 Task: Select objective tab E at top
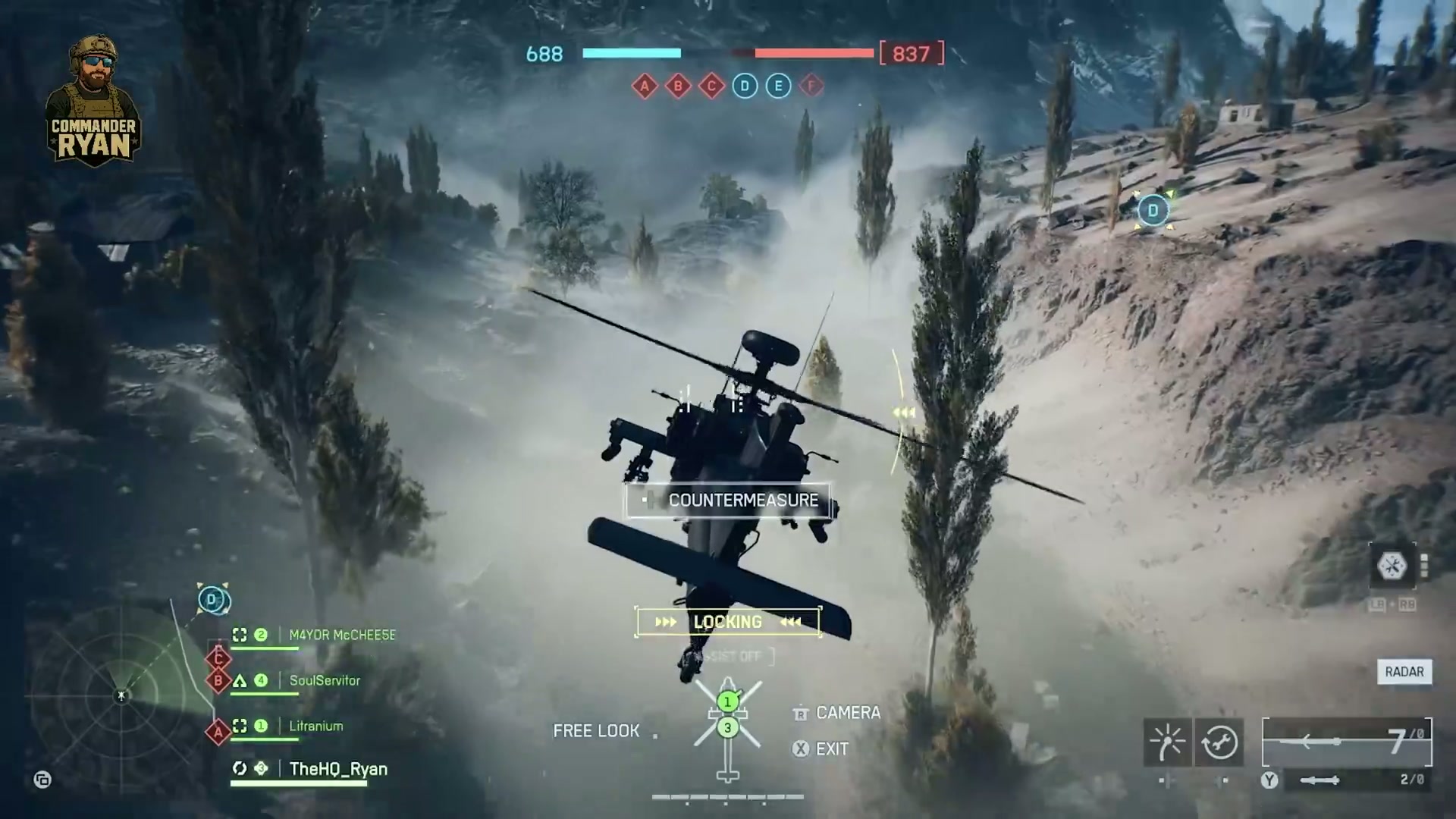778,86
